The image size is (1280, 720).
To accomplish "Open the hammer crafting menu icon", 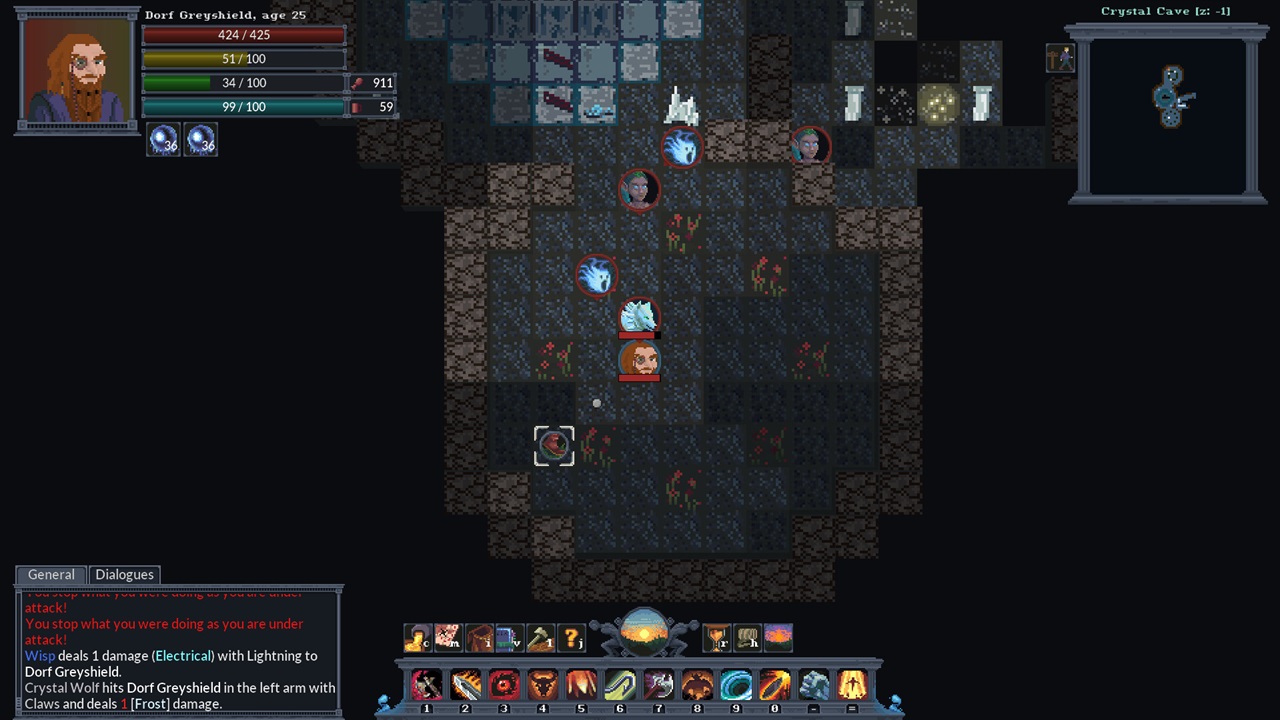I will pos(540,637).
